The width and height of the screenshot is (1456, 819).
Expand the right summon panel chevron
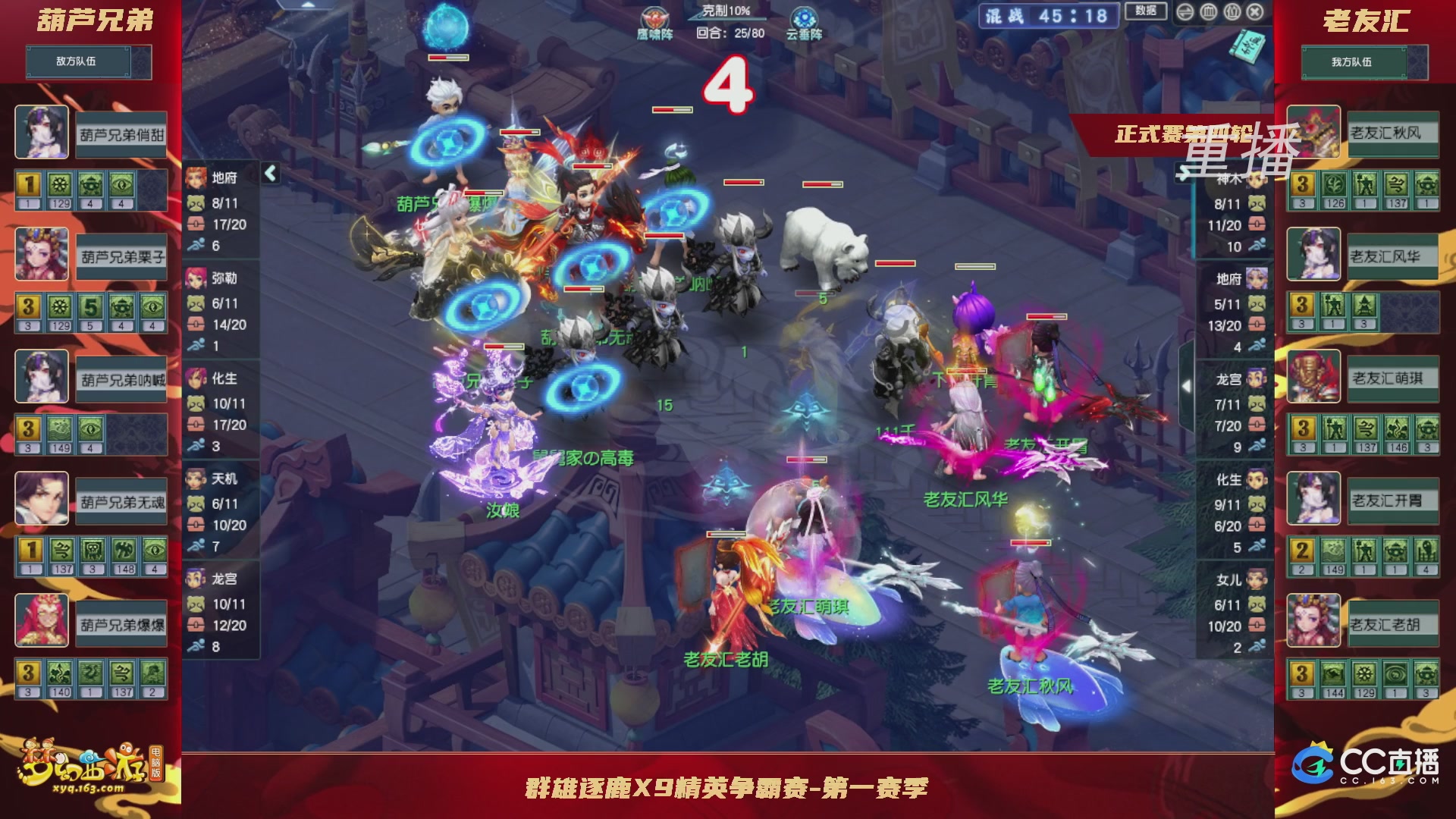[1185, 385]
